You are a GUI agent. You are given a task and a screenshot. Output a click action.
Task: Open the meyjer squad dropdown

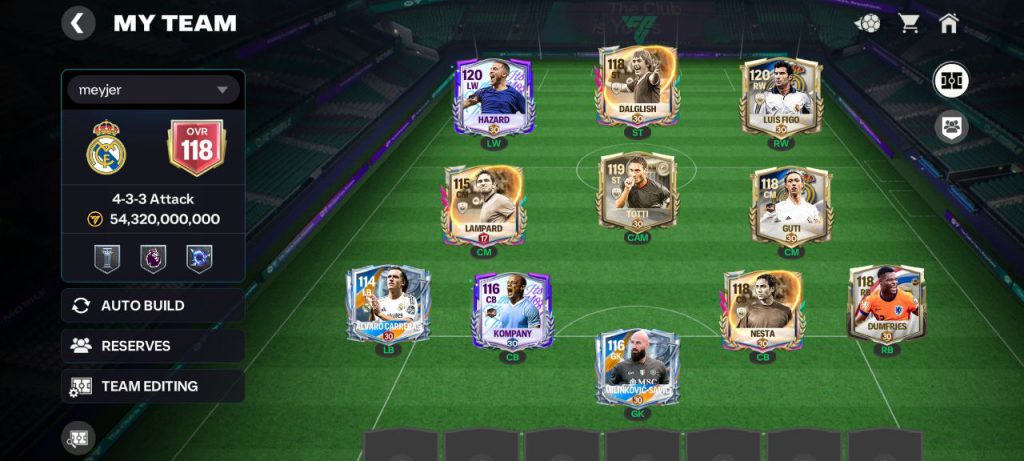(x=153, y=90)
